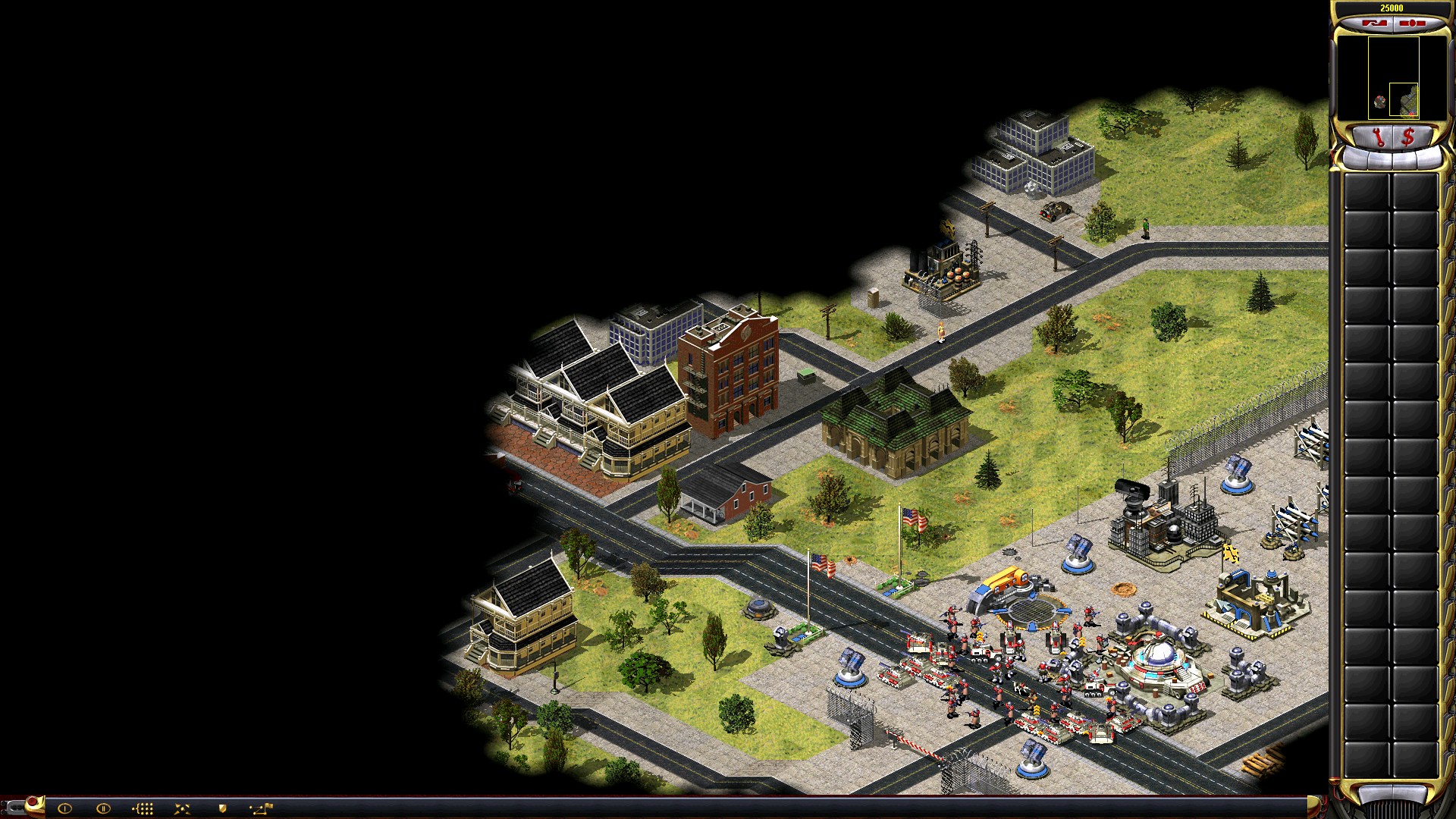Toggle Repair mode with the wrench icon
Viewport: 1456px width, 819px height.
tap(1380, 136)
